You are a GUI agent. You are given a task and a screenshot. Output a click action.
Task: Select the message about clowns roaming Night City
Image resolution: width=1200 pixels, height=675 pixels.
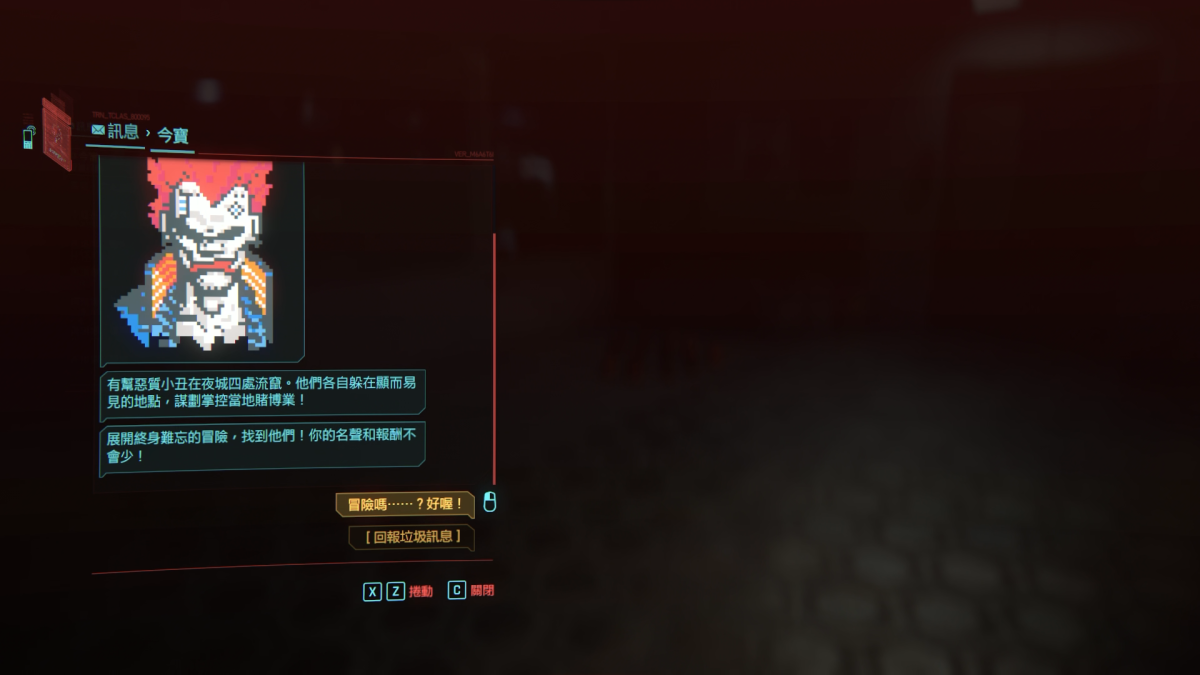click(x=263, y=391)
